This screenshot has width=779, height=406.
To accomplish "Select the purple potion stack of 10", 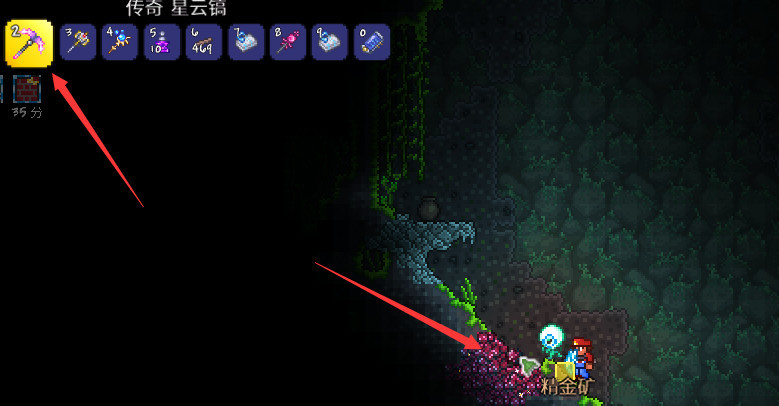I will [162, 43].
